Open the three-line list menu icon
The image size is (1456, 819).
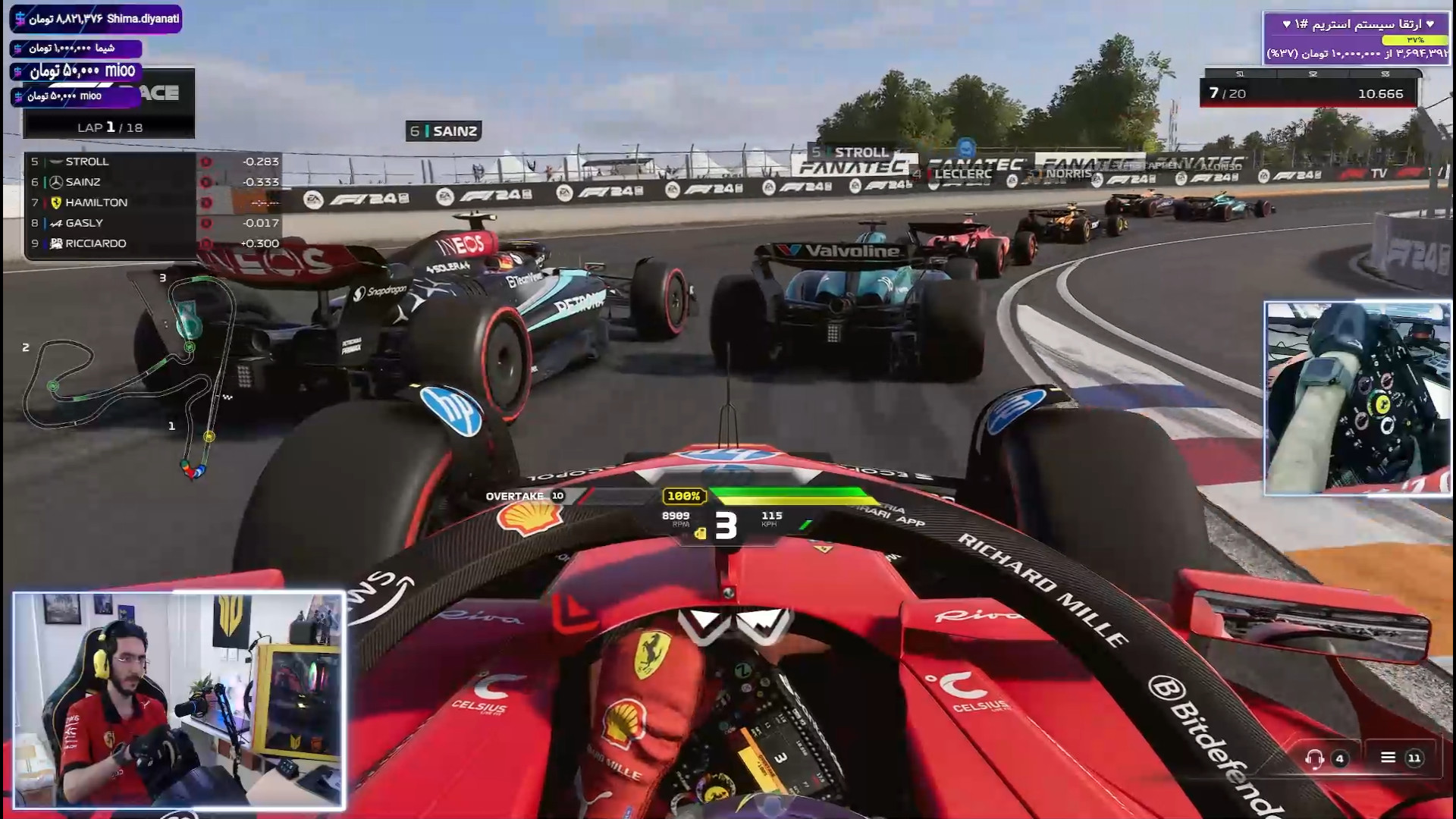point(1388,758)
